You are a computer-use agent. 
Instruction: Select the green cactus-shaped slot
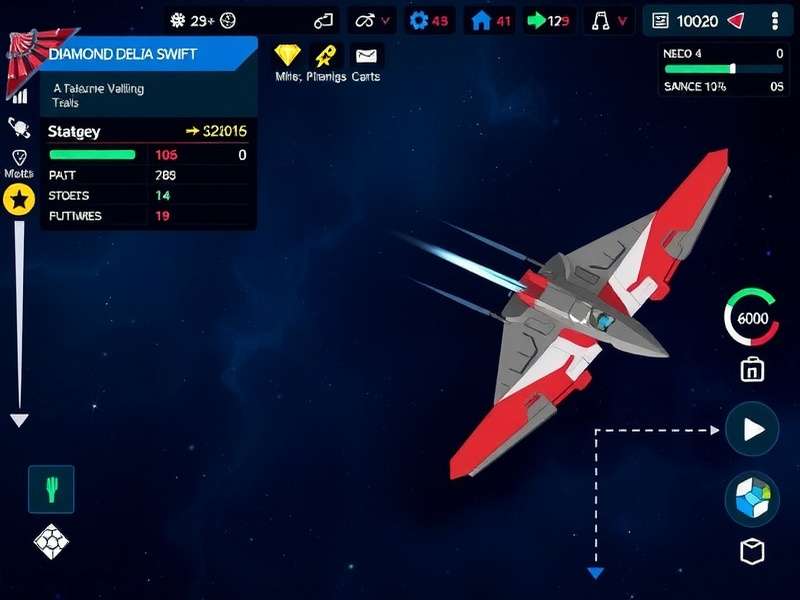click(x=51, y=489)
